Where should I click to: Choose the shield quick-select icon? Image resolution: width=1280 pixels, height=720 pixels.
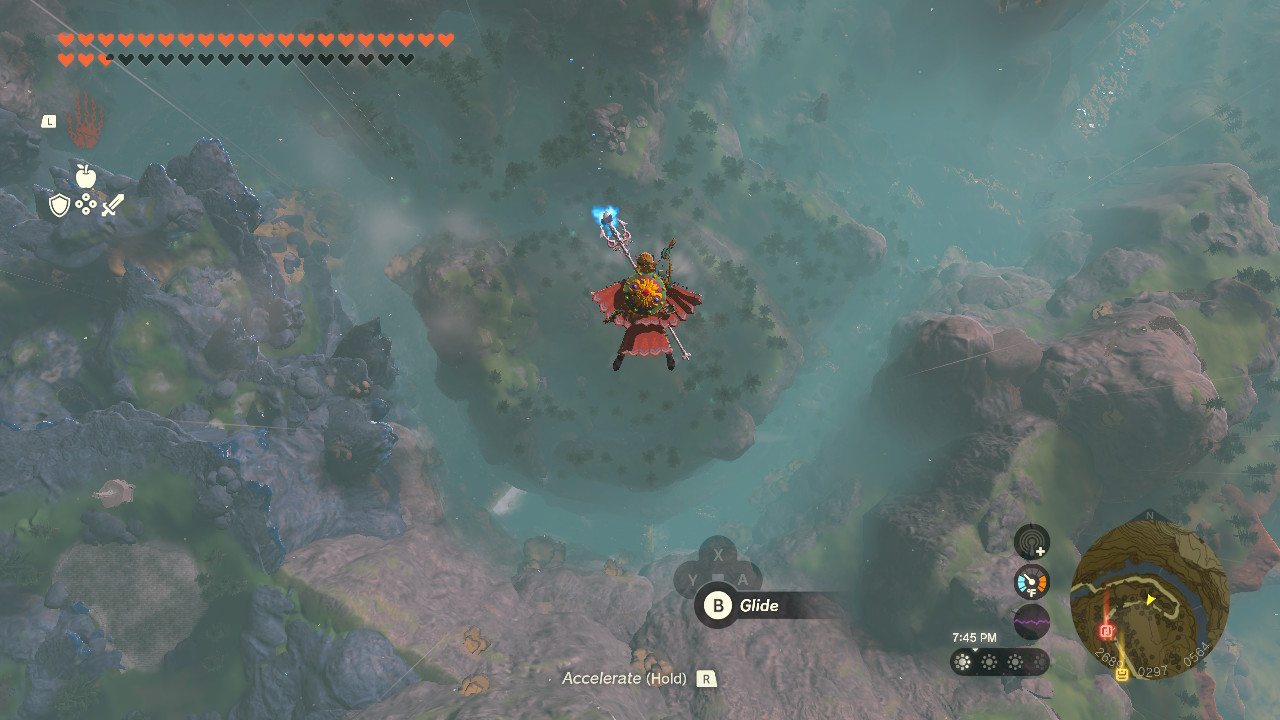click(x=59, y=206)
